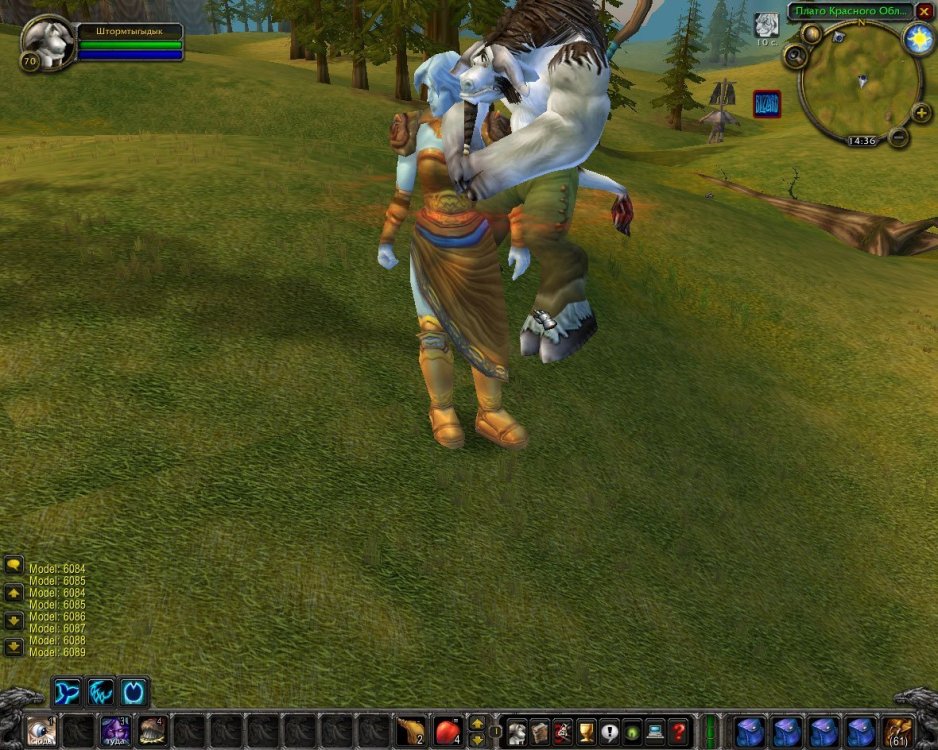Viewport: 938px width, 750px height.
Task: Zoom out the minimap with minus button
Action: pos(898,136)
